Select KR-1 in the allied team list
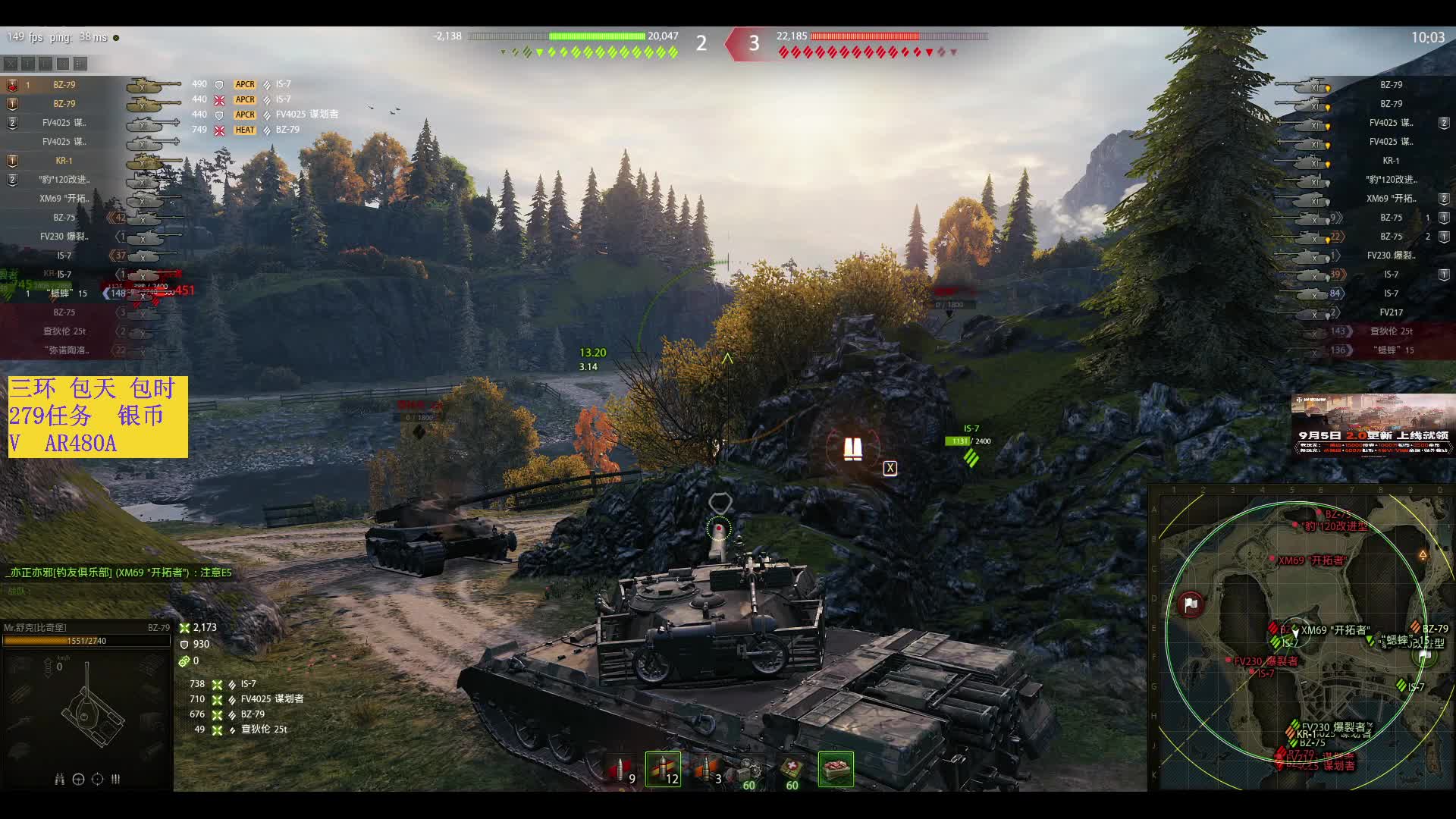The image size is (1456, 819). coord(64,161)
